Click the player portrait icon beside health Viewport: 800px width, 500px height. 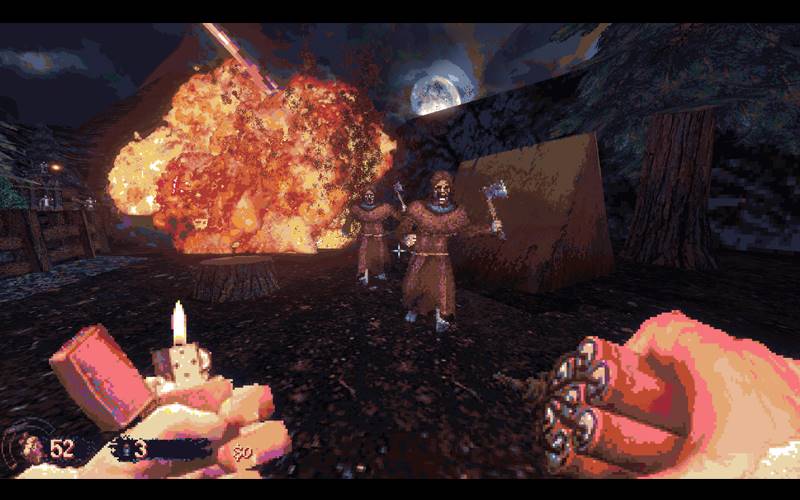[x=33, y=447]
